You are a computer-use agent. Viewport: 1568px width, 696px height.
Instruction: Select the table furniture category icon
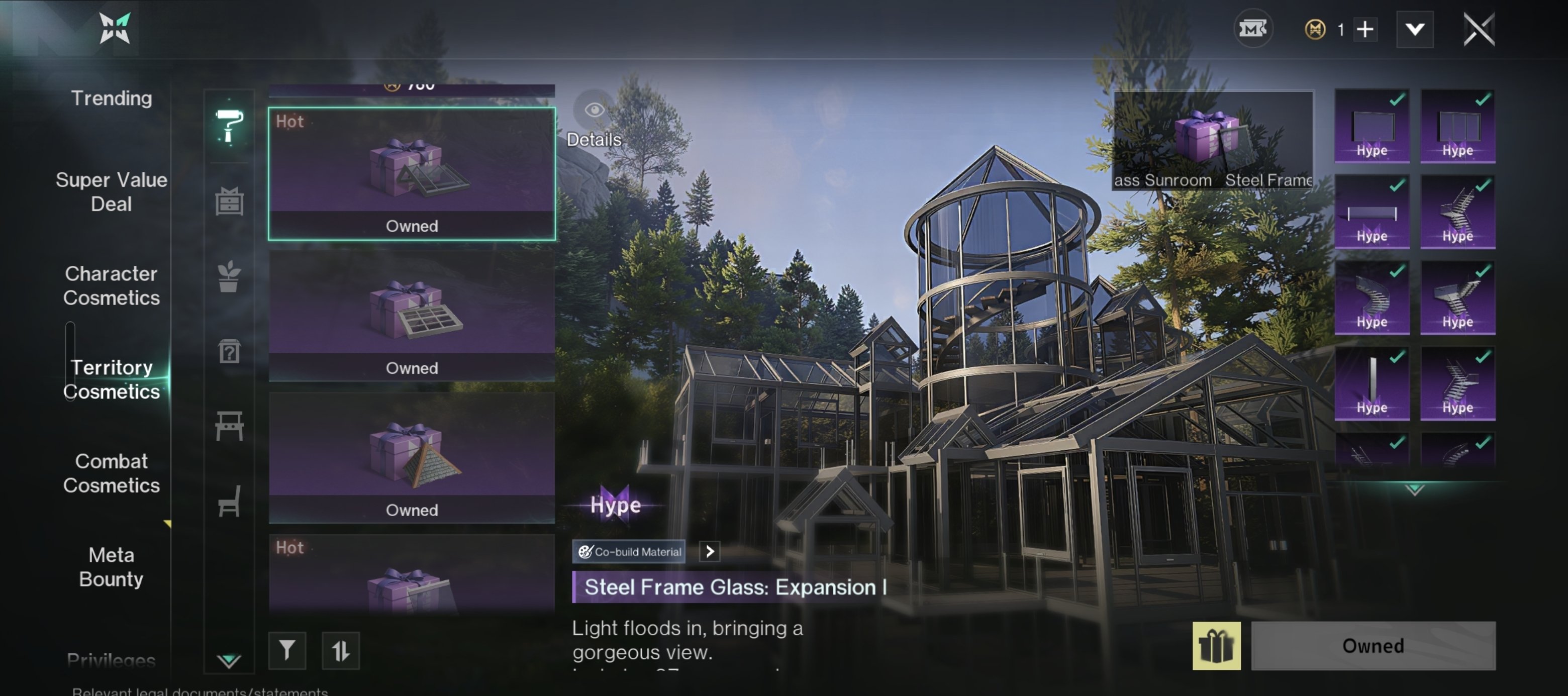229,425
